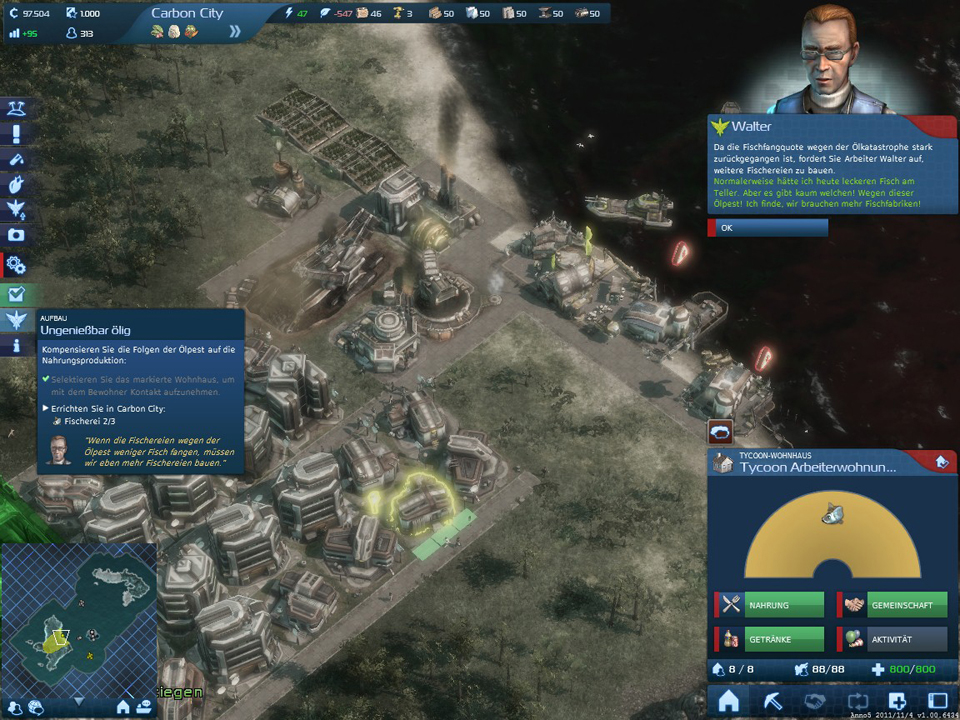
Task: Confirm Walter's message with OK
Action: [768, 228]
